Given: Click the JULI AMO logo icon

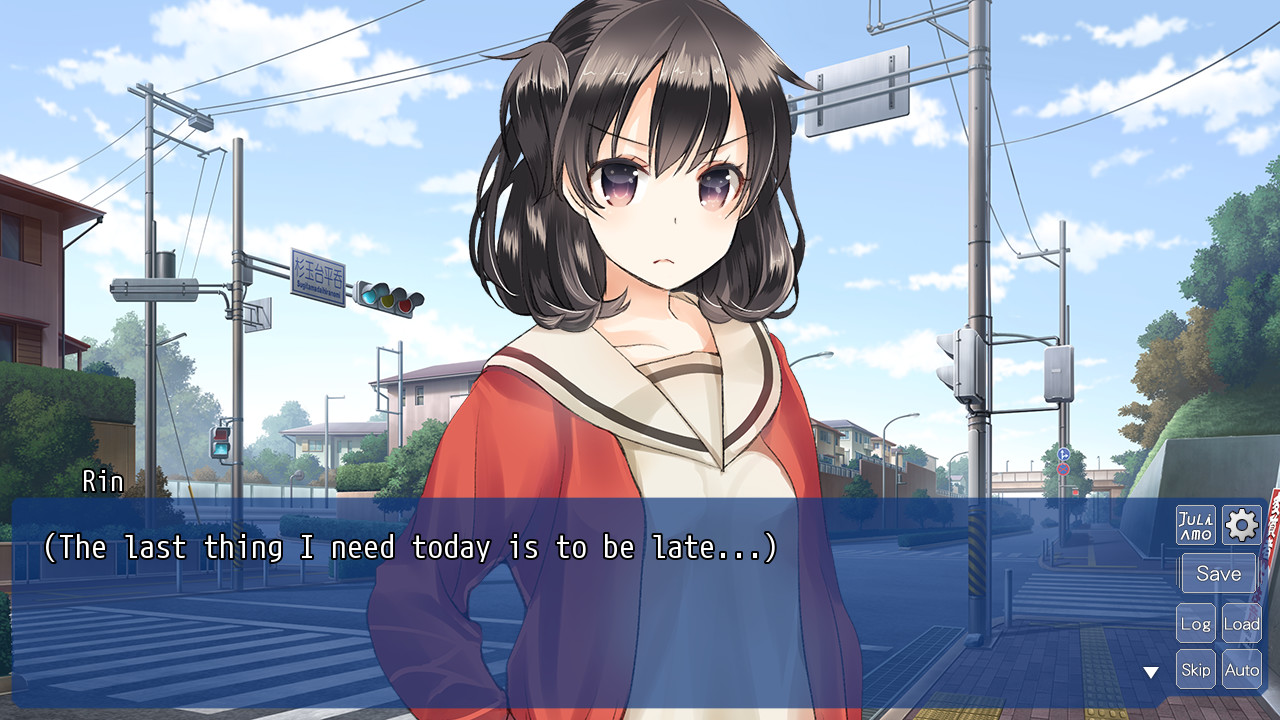Looking at the screenshot, I should 1196,526.
